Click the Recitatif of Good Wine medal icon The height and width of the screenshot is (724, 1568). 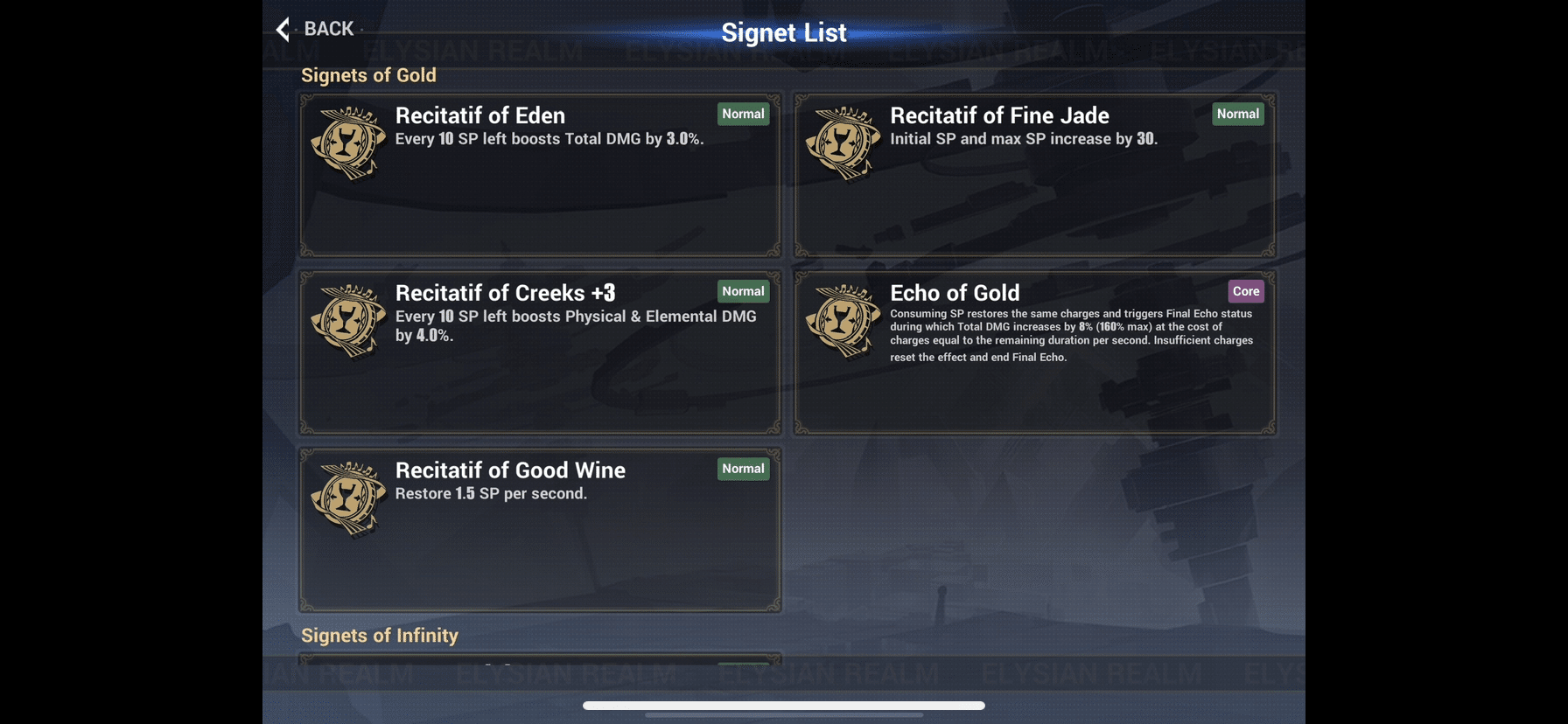pos(347,498)
